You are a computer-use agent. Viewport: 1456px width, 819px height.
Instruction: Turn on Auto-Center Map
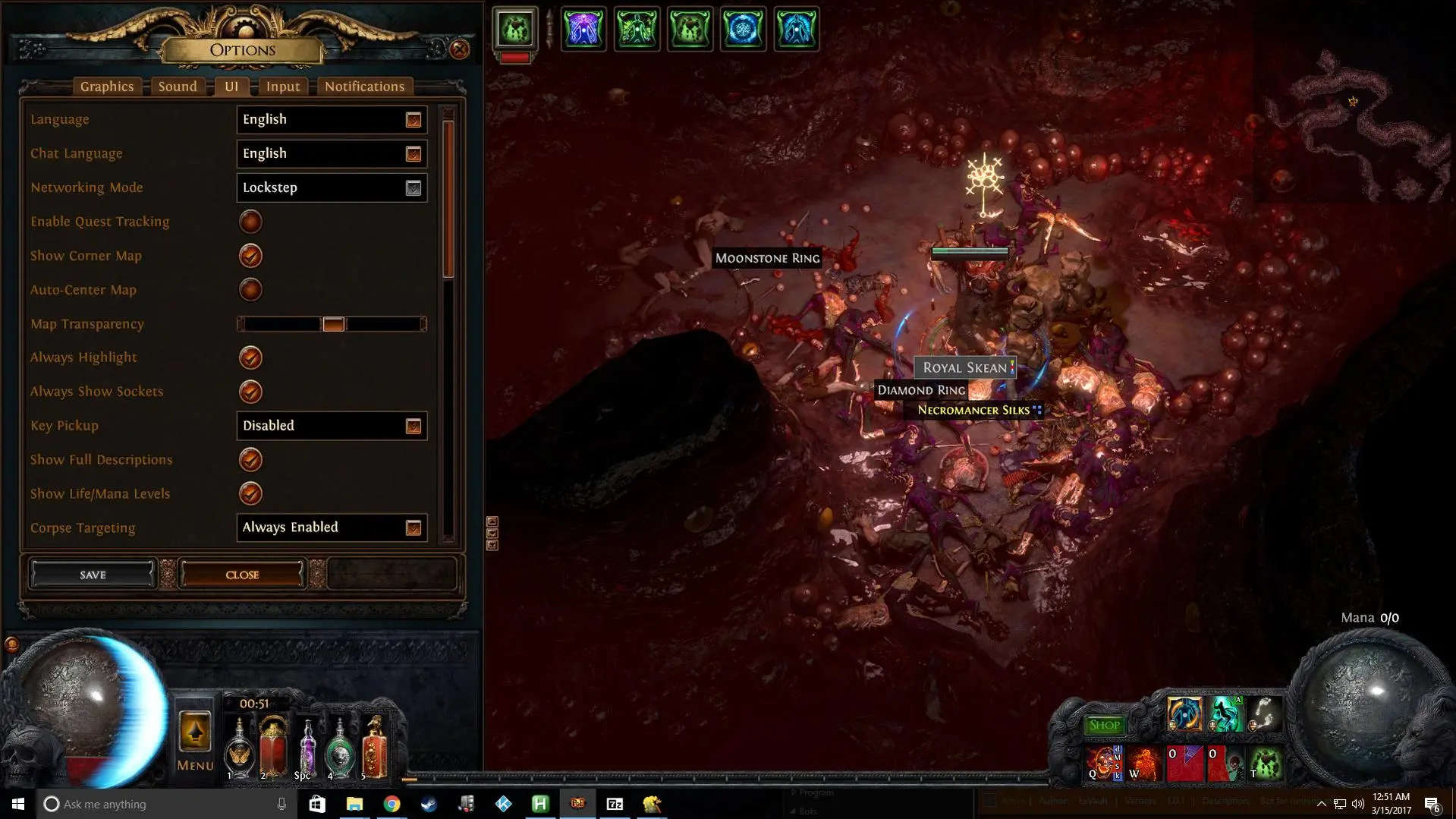pyautogui.click(x=250, y=290)
